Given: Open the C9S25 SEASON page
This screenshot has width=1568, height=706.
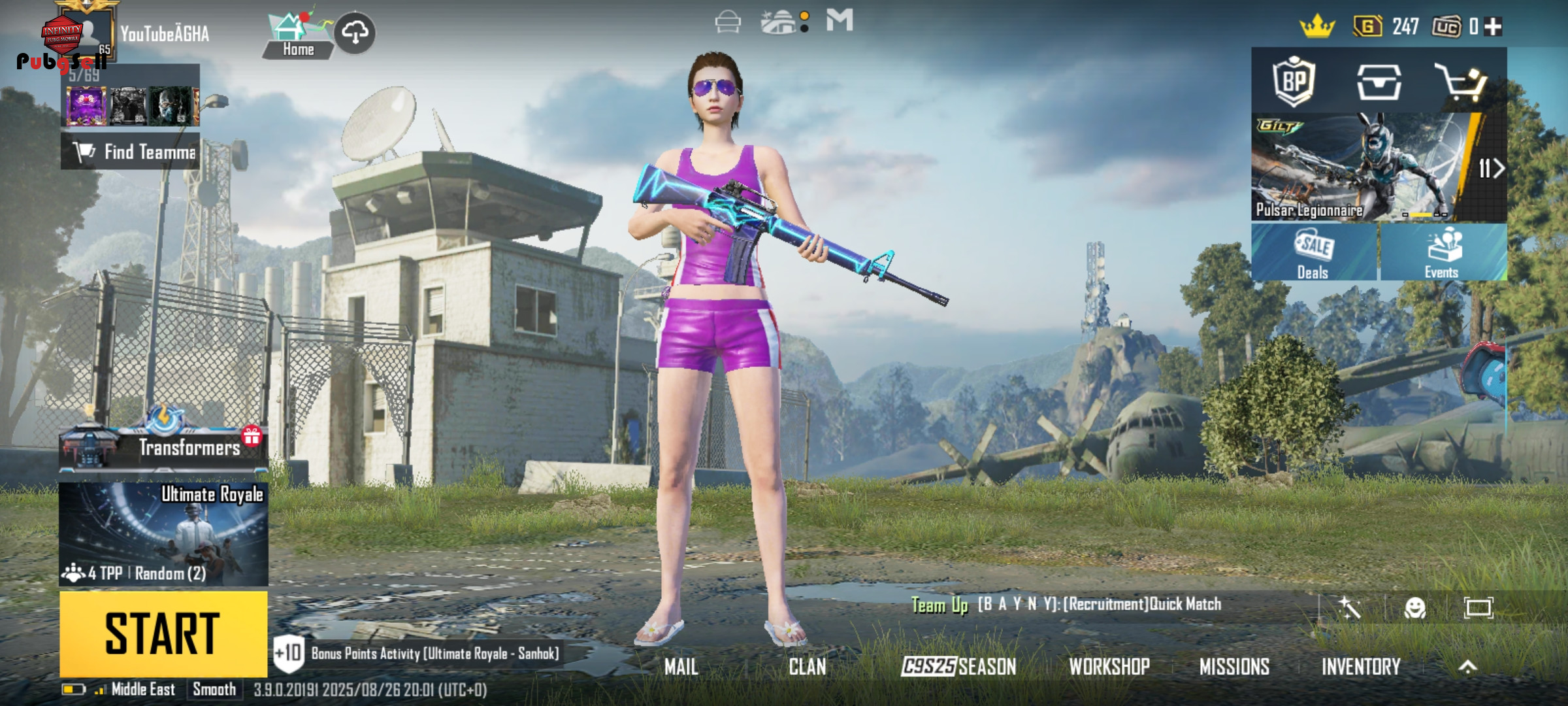Looking at the screenshot, I should pos(958,667).
